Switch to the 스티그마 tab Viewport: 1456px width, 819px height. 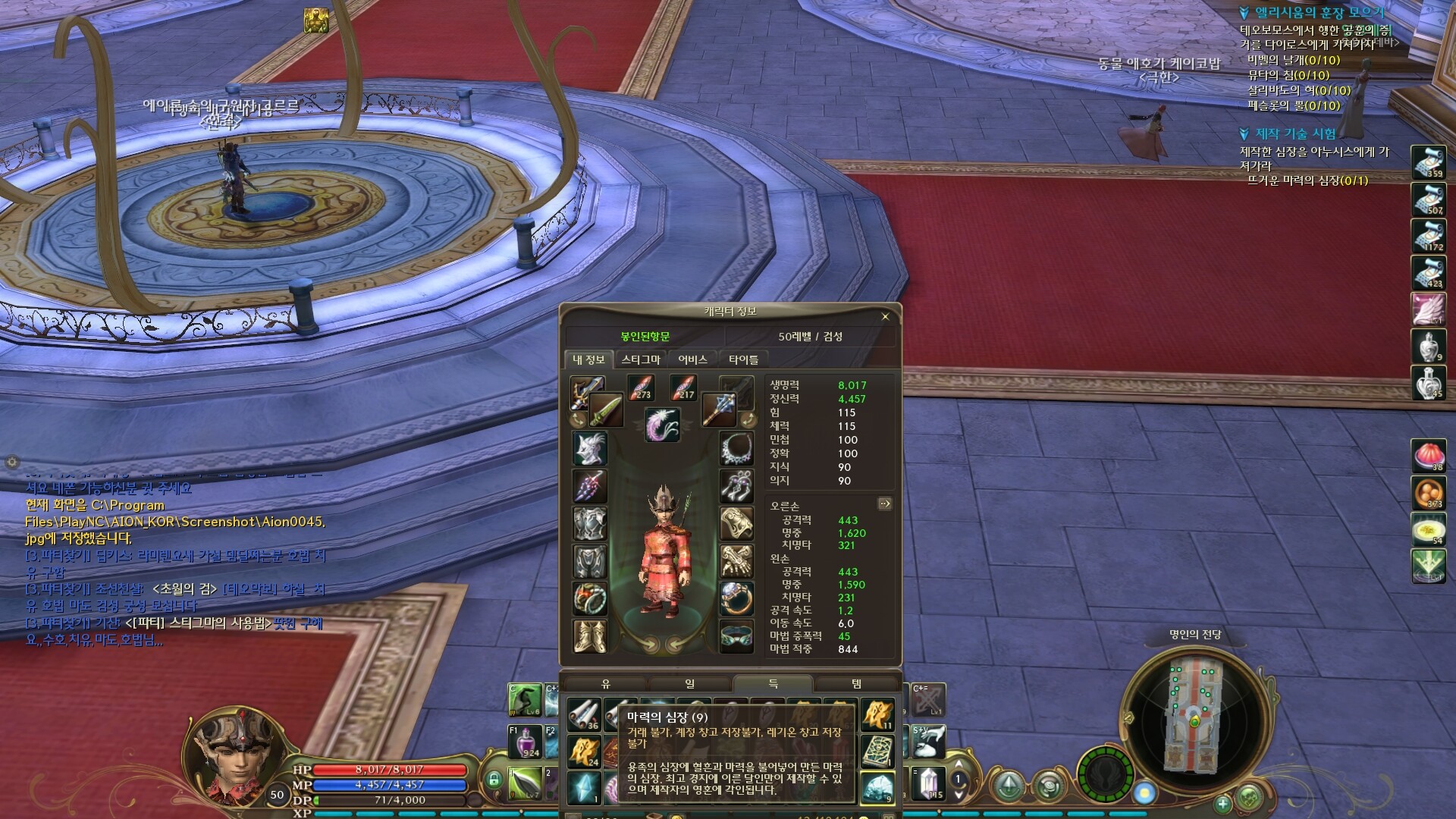(x=641, y=359)
